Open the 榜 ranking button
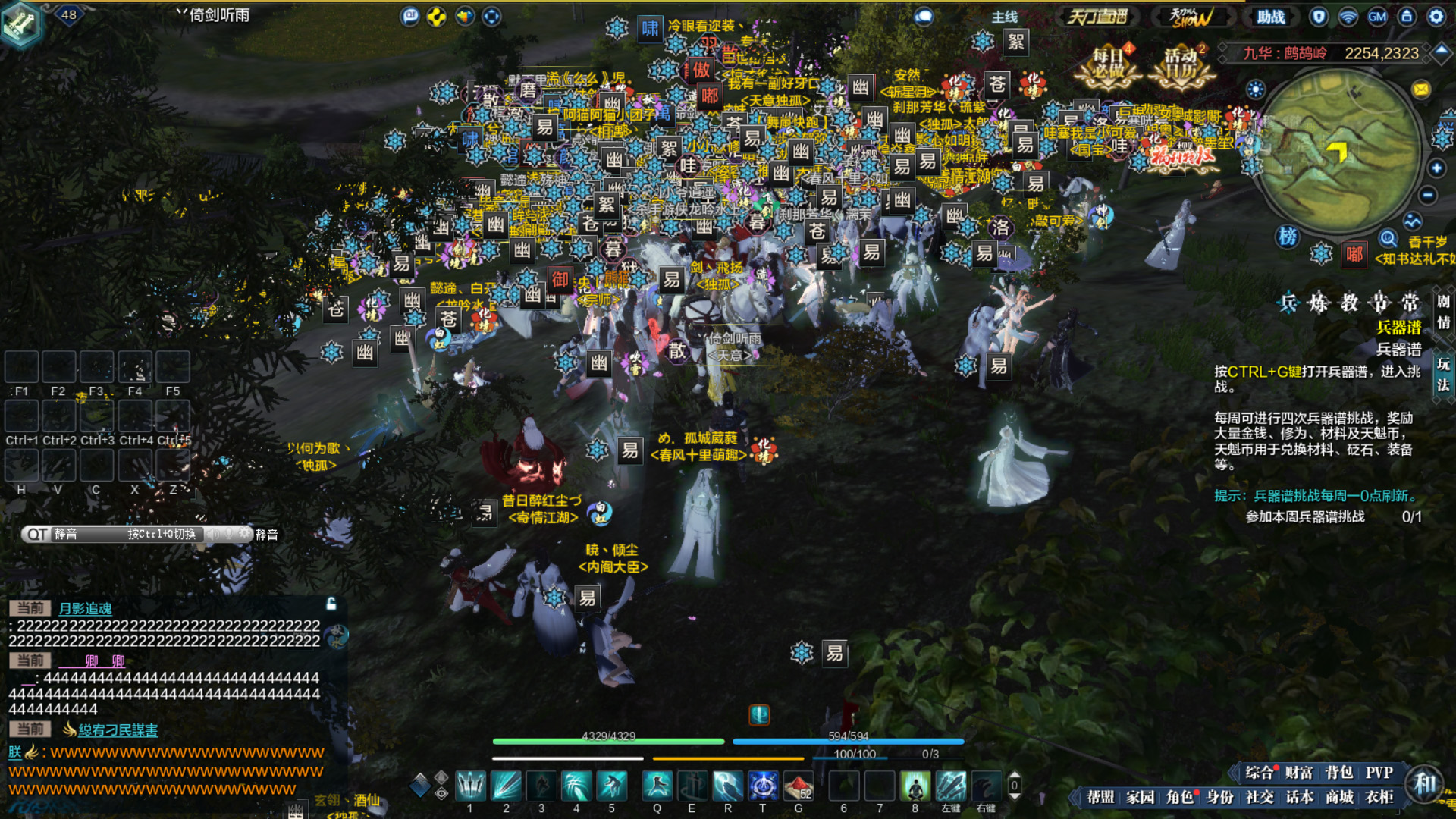Screen dimensions: 1456x819 (x=1288, y=237)
